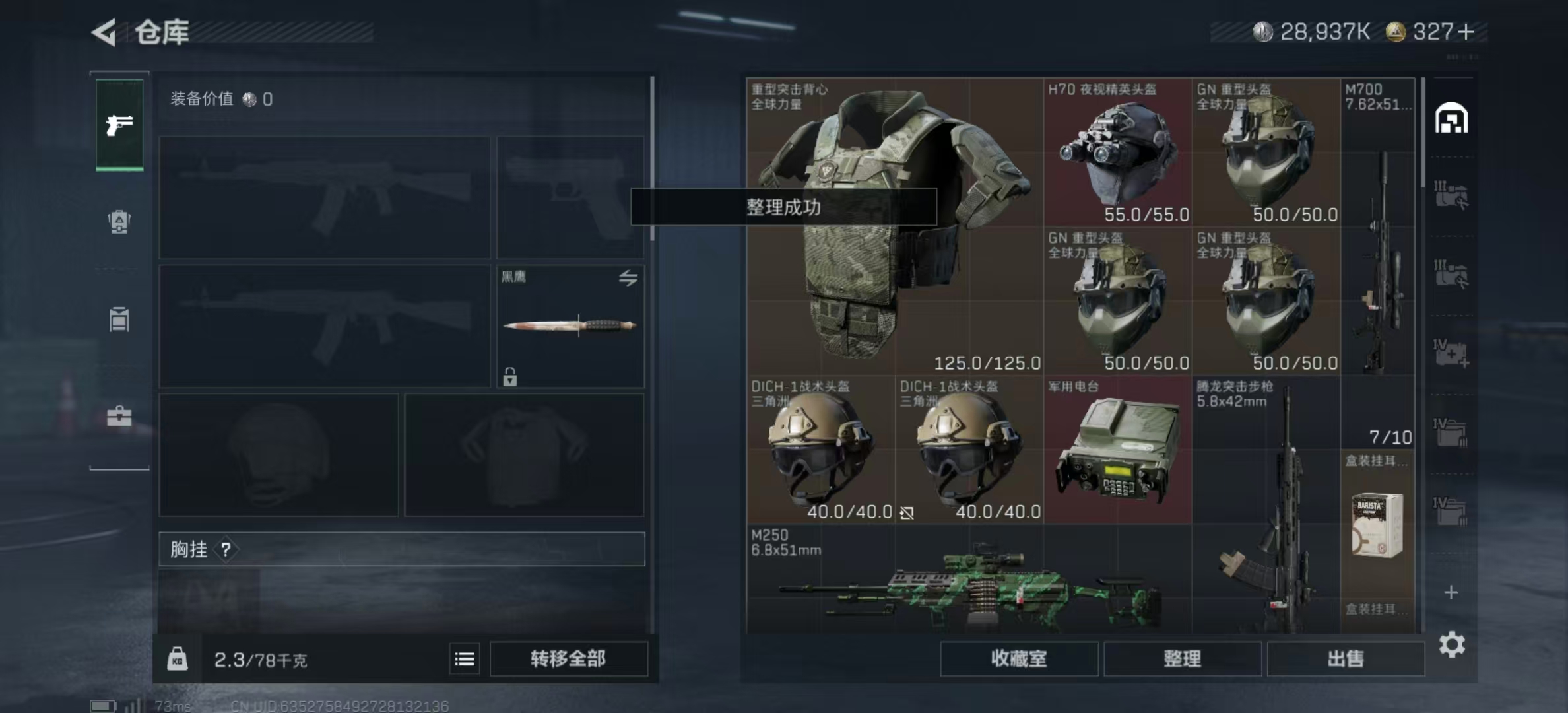This screenshot has width=1568, height=713.
Task: Click the KG weight icon at bottom left
Action: 177,659
